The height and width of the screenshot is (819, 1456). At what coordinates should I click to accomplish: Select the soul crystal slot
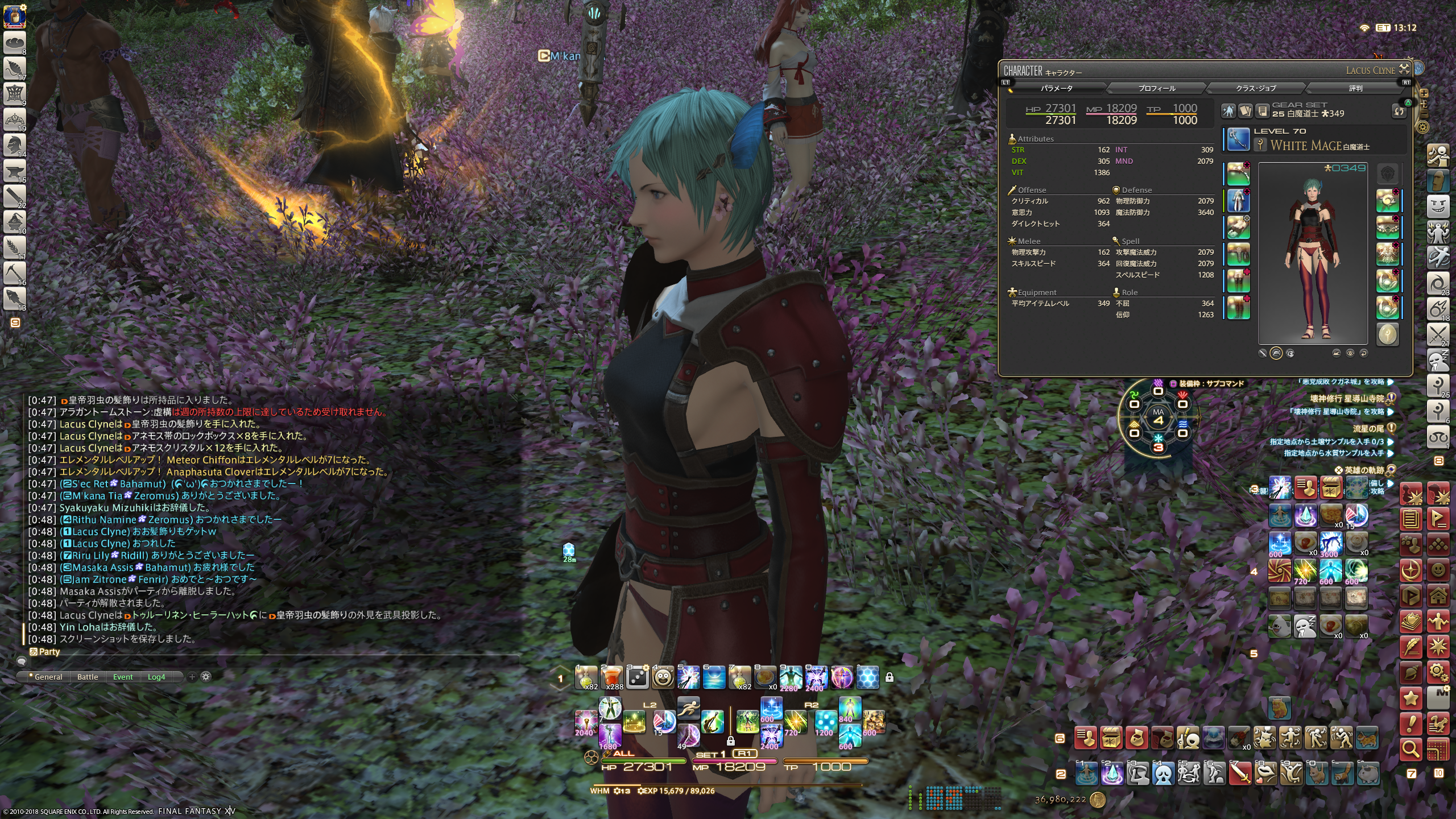pos(1388,334)
